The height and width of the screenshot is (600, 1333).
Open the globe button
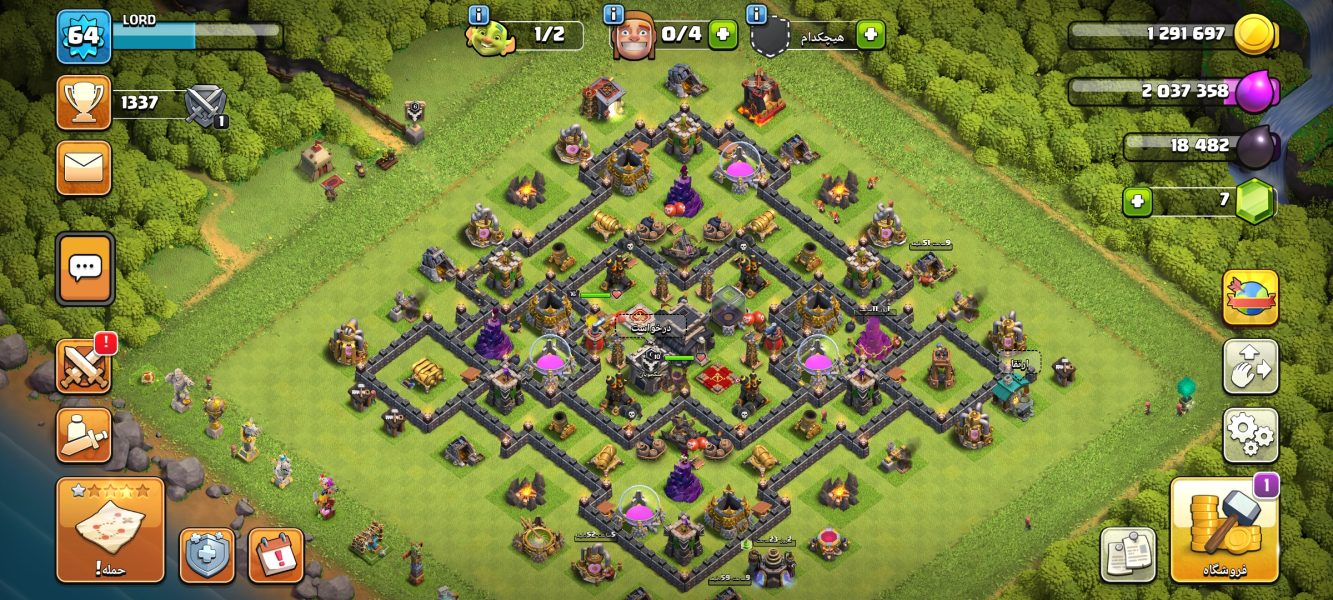coord(1250,298)
